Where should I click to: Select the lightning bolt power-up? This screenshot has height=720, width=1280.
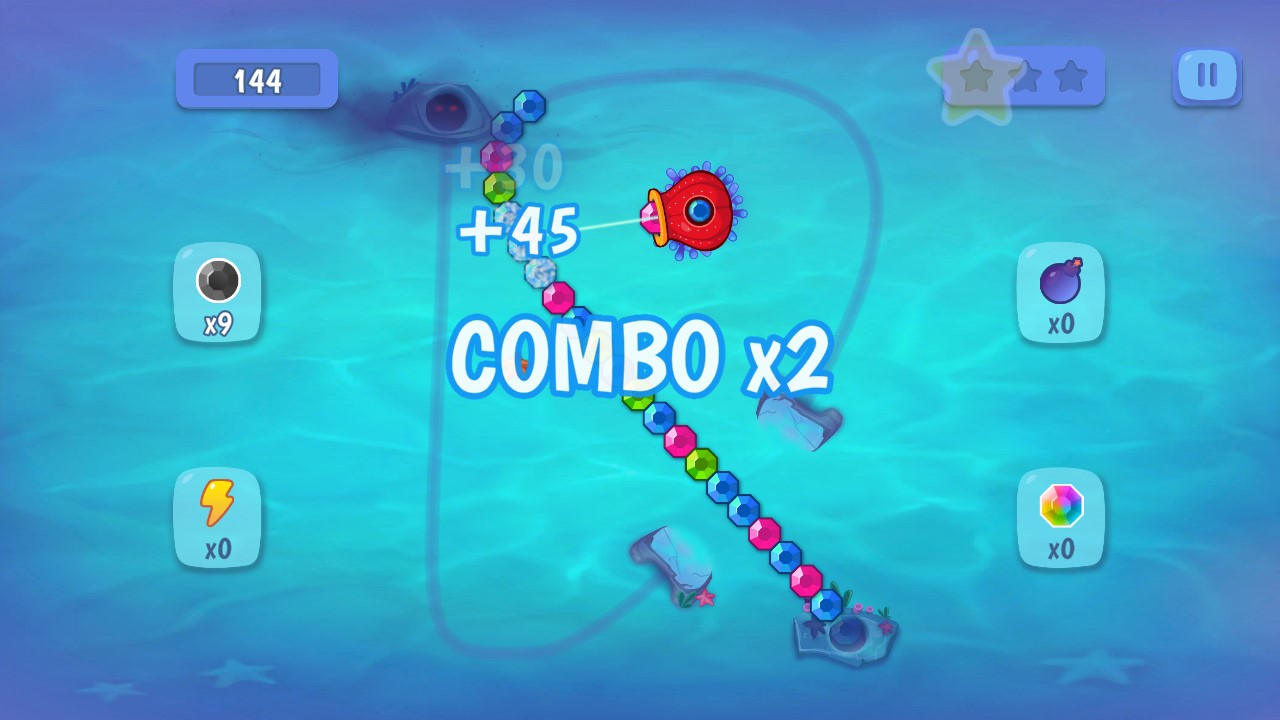[x=217, y=518]
